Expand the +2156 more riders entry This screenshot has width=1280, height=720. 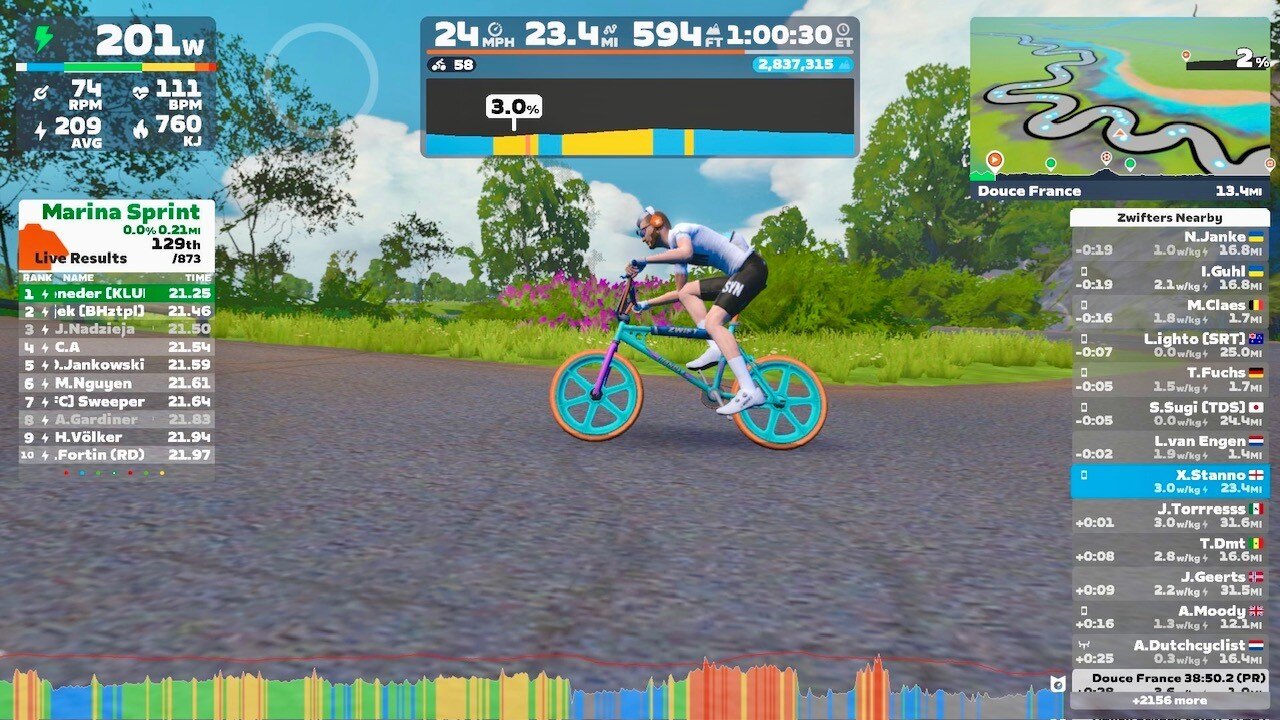[x=1169, y=701]
